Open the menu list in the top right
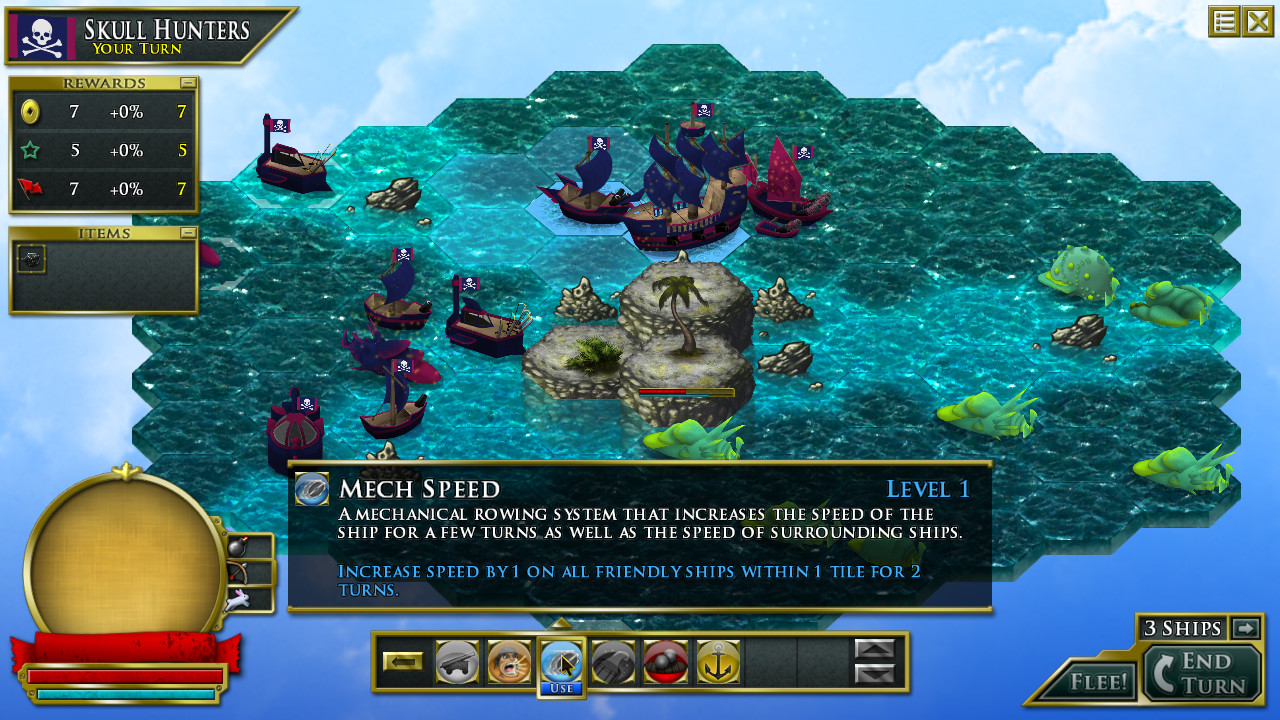1280x720 pixels. coord(1223,21)
